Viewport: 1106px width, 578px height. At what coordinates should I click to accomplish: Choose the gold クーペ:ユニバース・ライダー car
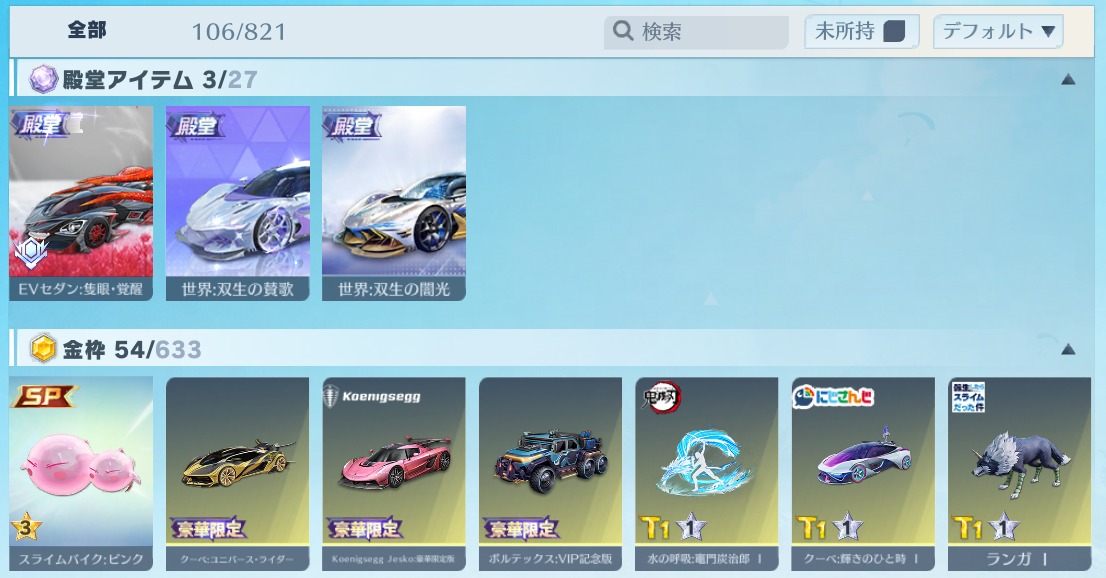(x=237, y=473)
